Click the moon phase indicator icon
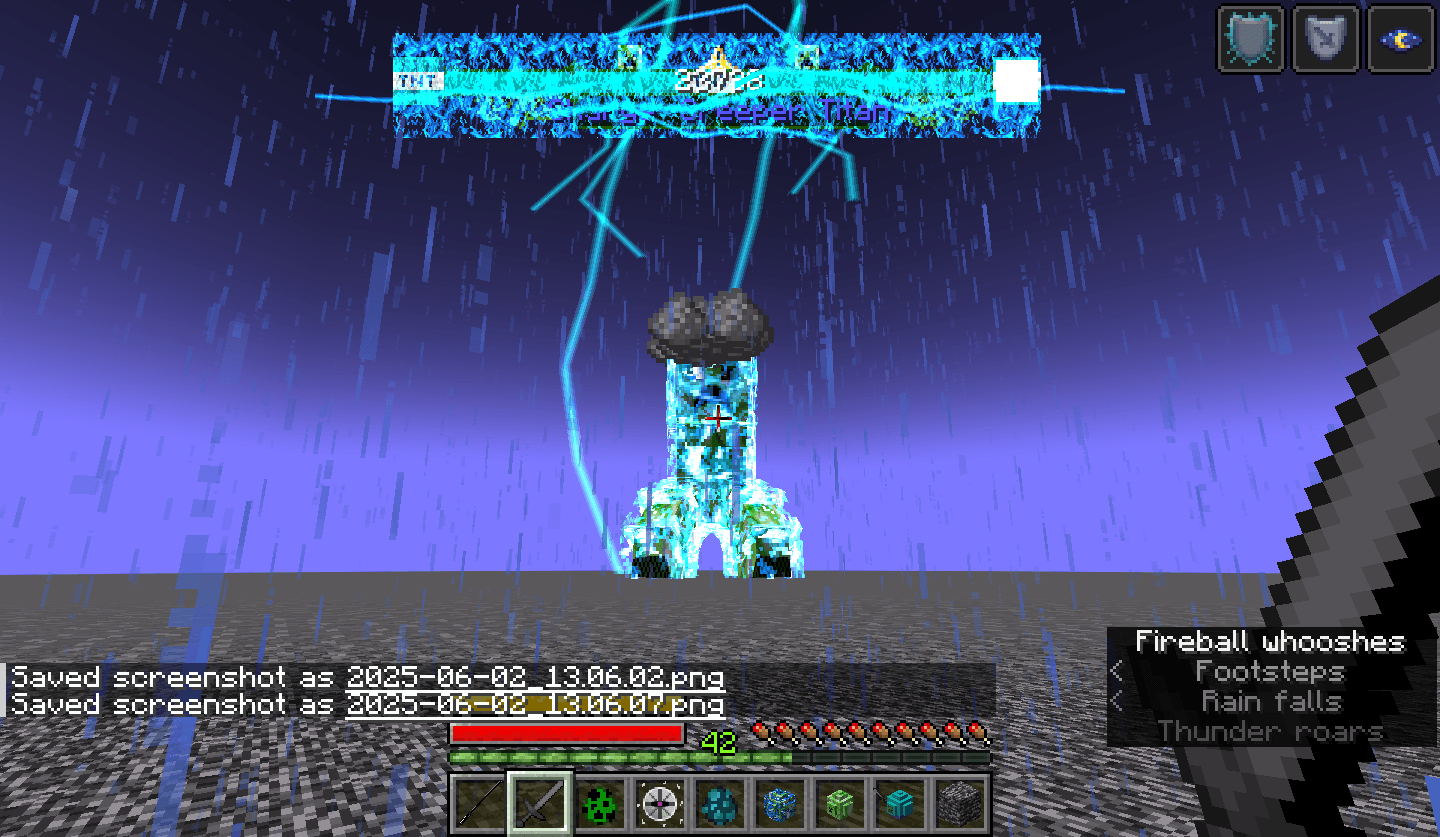The height and width of the screenshot is (837, 1440). tap(1399, 37)
